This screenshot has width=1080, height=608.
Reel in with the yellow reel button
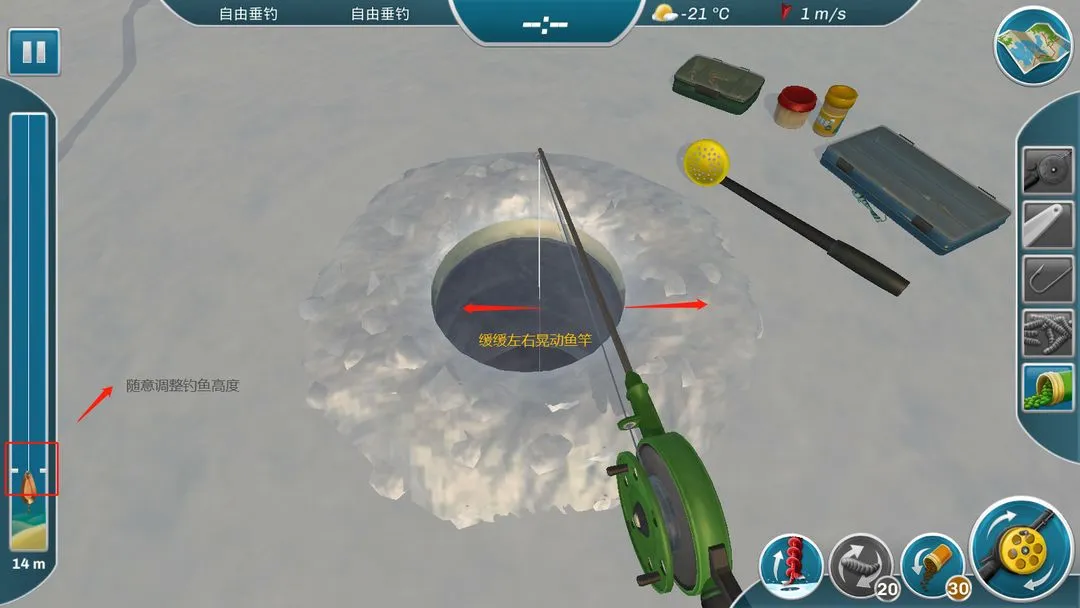1021,548
